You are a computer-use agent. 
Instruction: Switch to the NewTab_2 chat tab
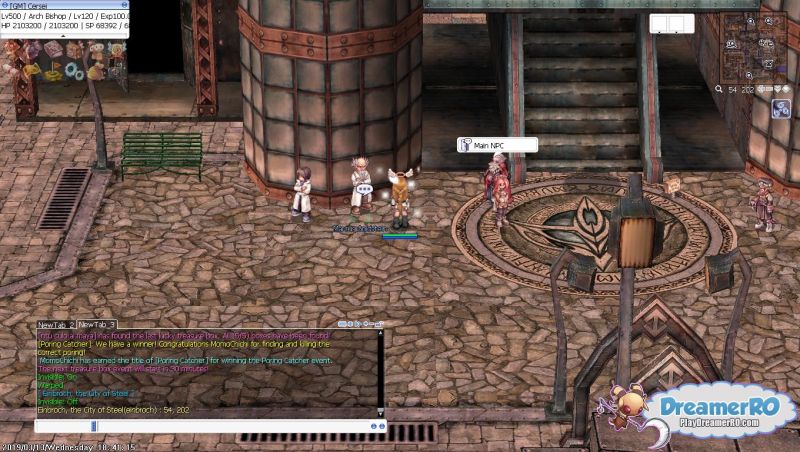click(55, 325)
